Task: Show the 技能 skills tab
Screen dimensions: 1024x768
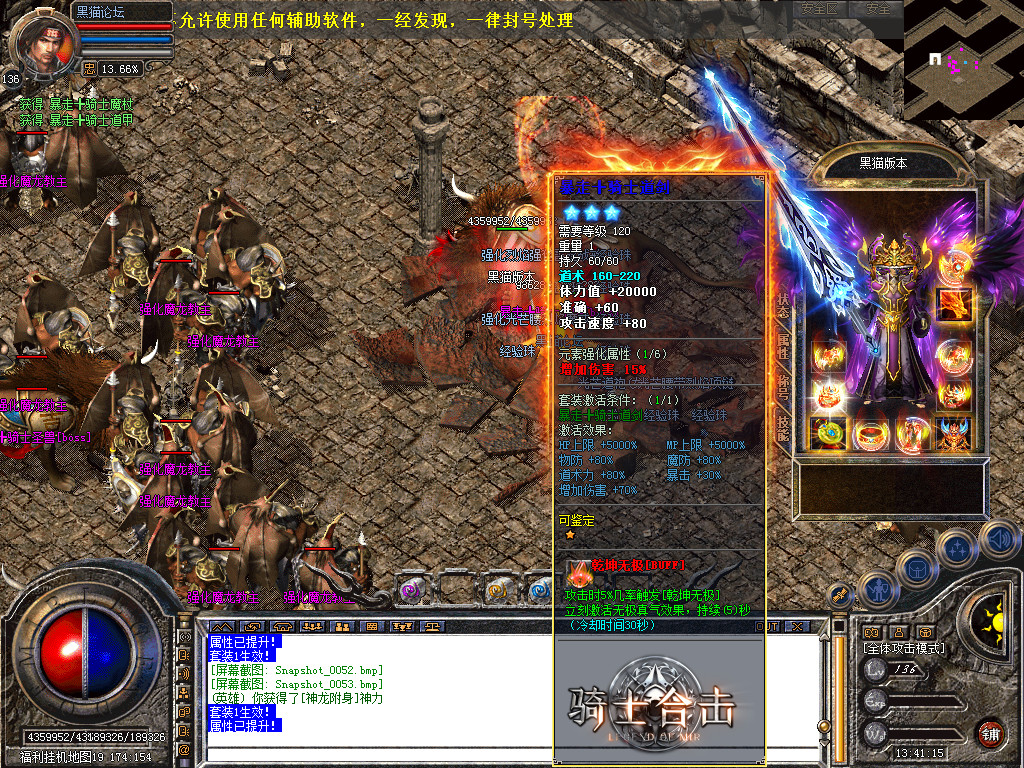Action: click(x=783, y=428)
